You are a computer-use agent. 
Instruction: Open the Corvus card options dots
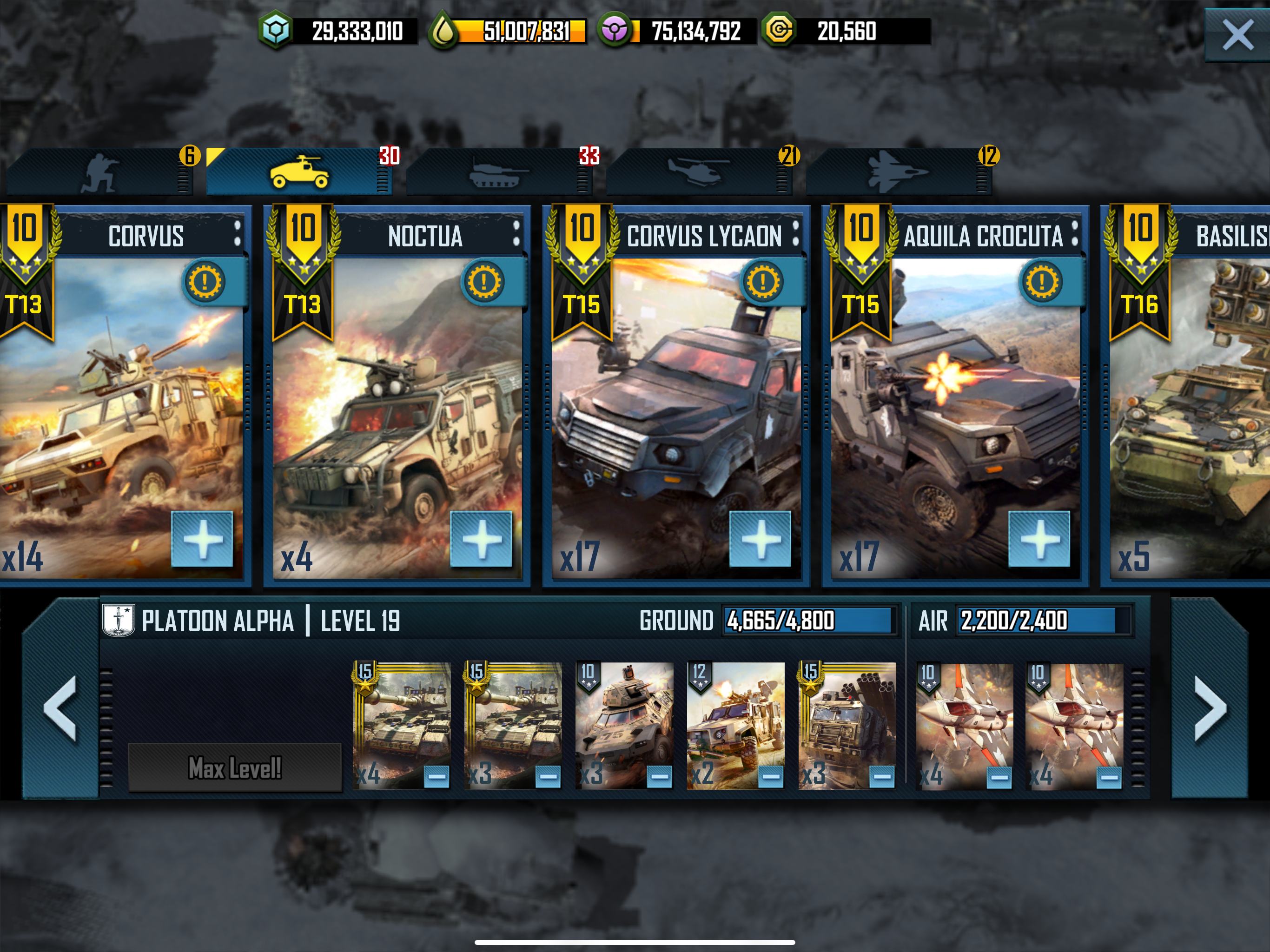[237, 234]
